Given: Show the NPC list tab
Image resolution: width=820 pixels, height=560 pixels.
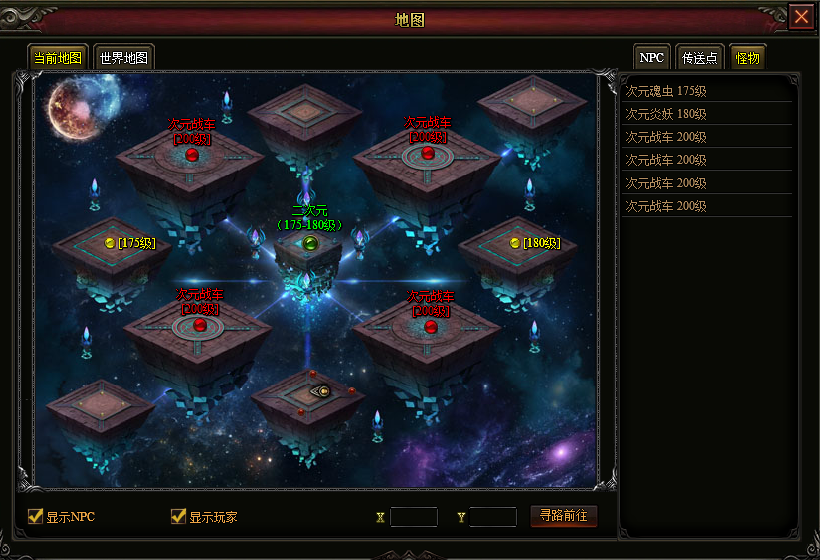Looking at the screenshot, I should (652, 57).
